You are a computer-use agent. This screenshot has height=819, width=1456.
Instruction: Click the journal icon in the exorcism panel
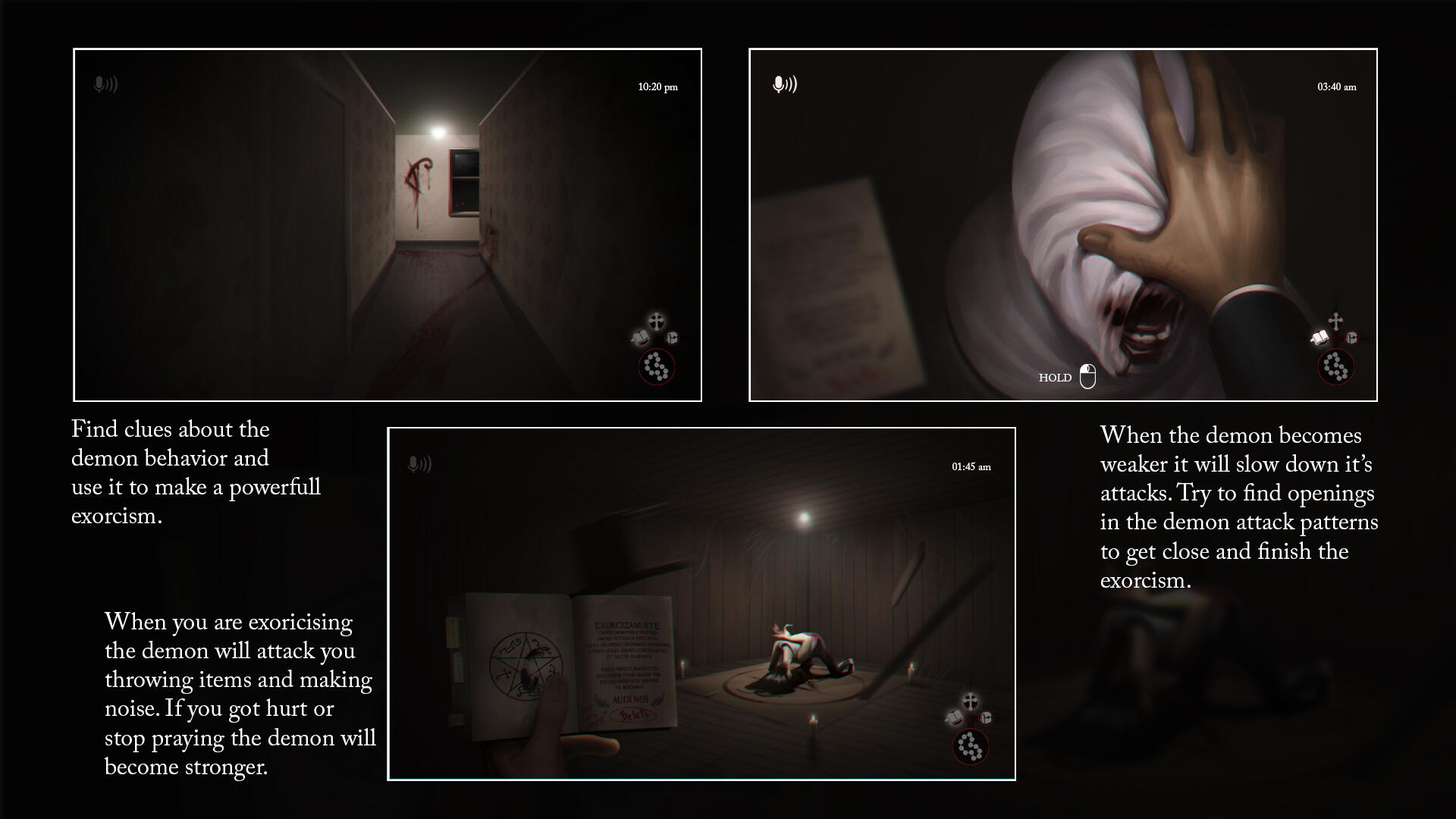(x=986, y=718)
